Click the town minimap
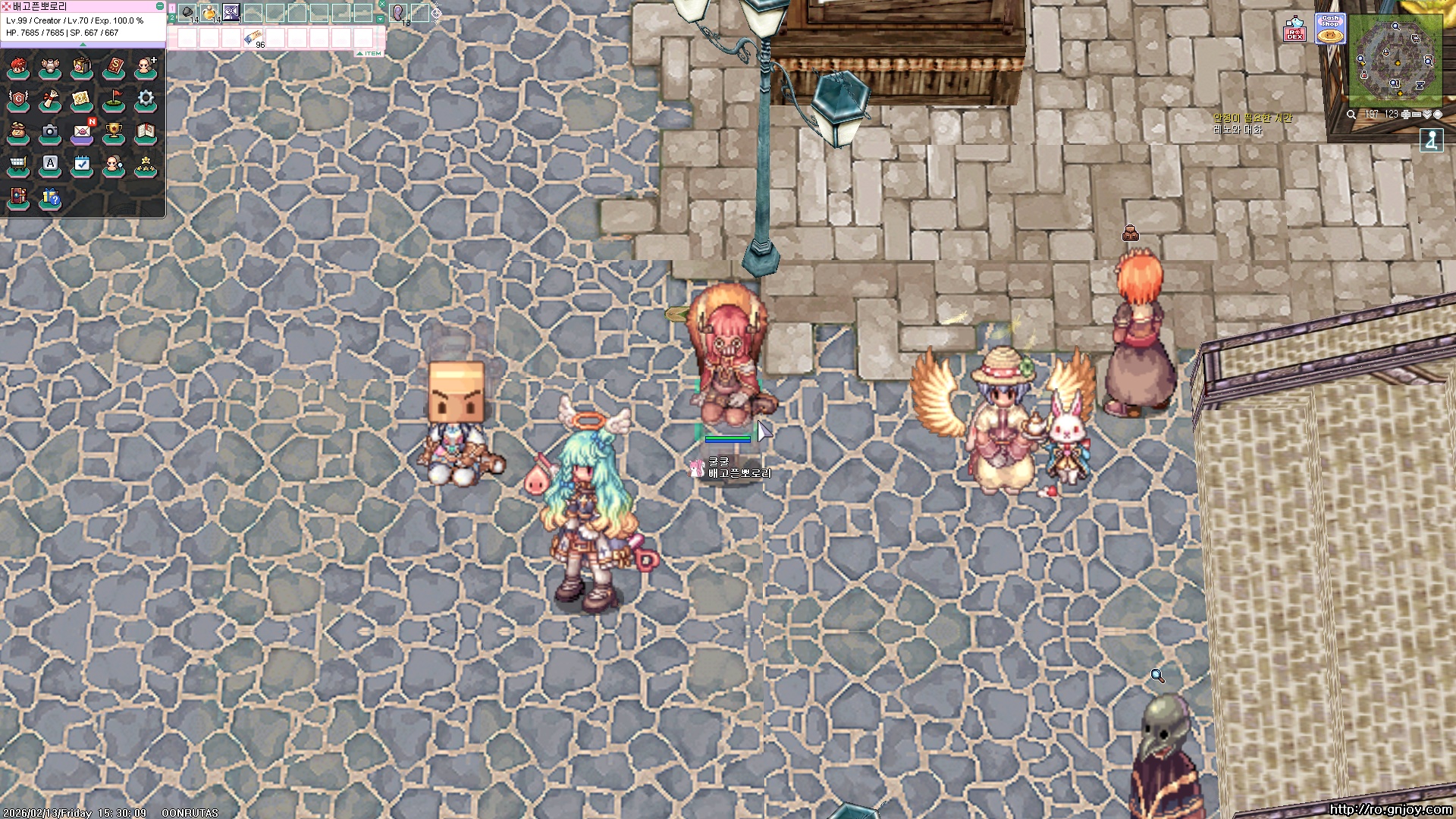This screenshot has height=819, width=1456. point(1395,60)
